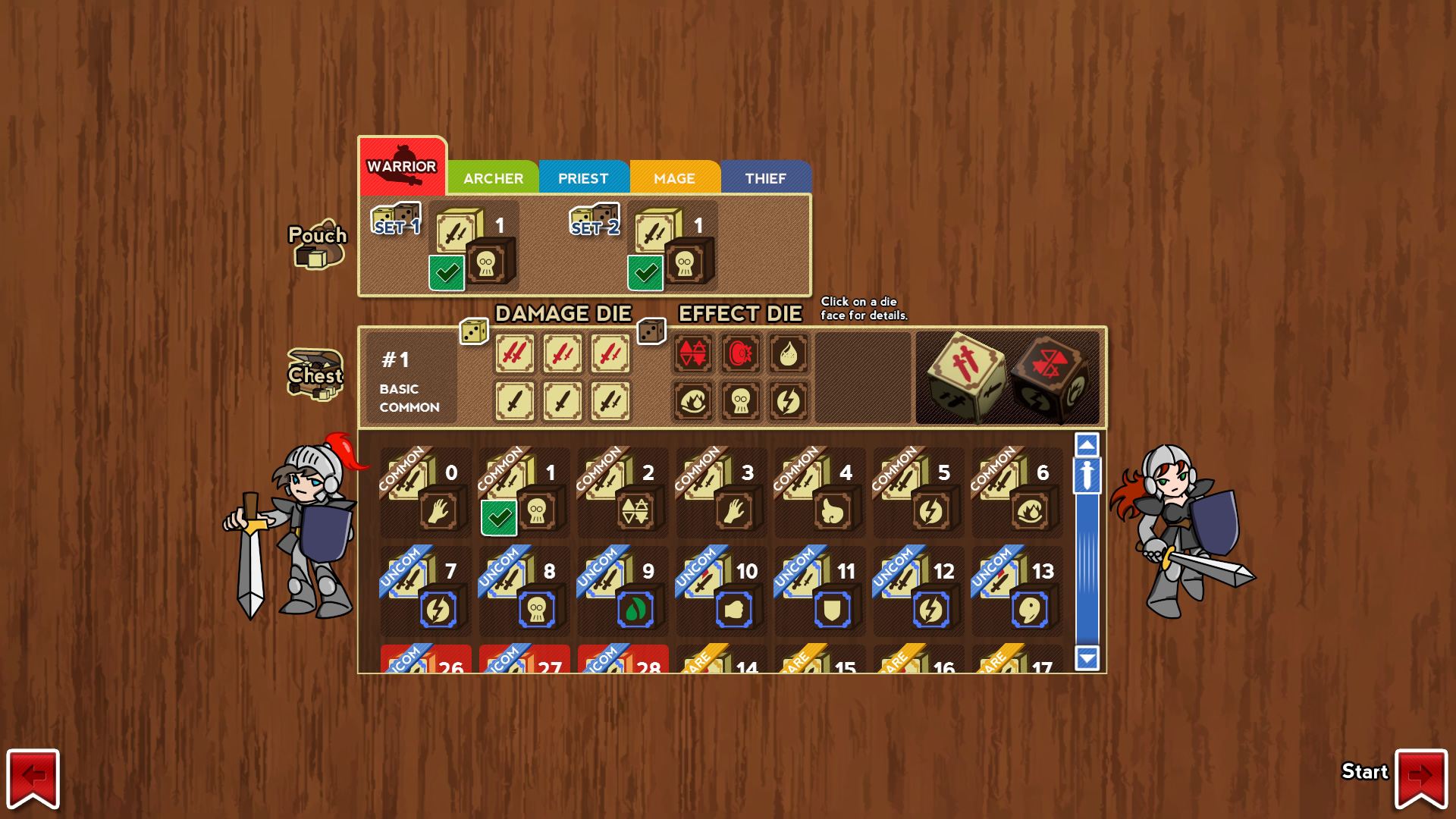Click the Start arrow button

pos(1420,777)
